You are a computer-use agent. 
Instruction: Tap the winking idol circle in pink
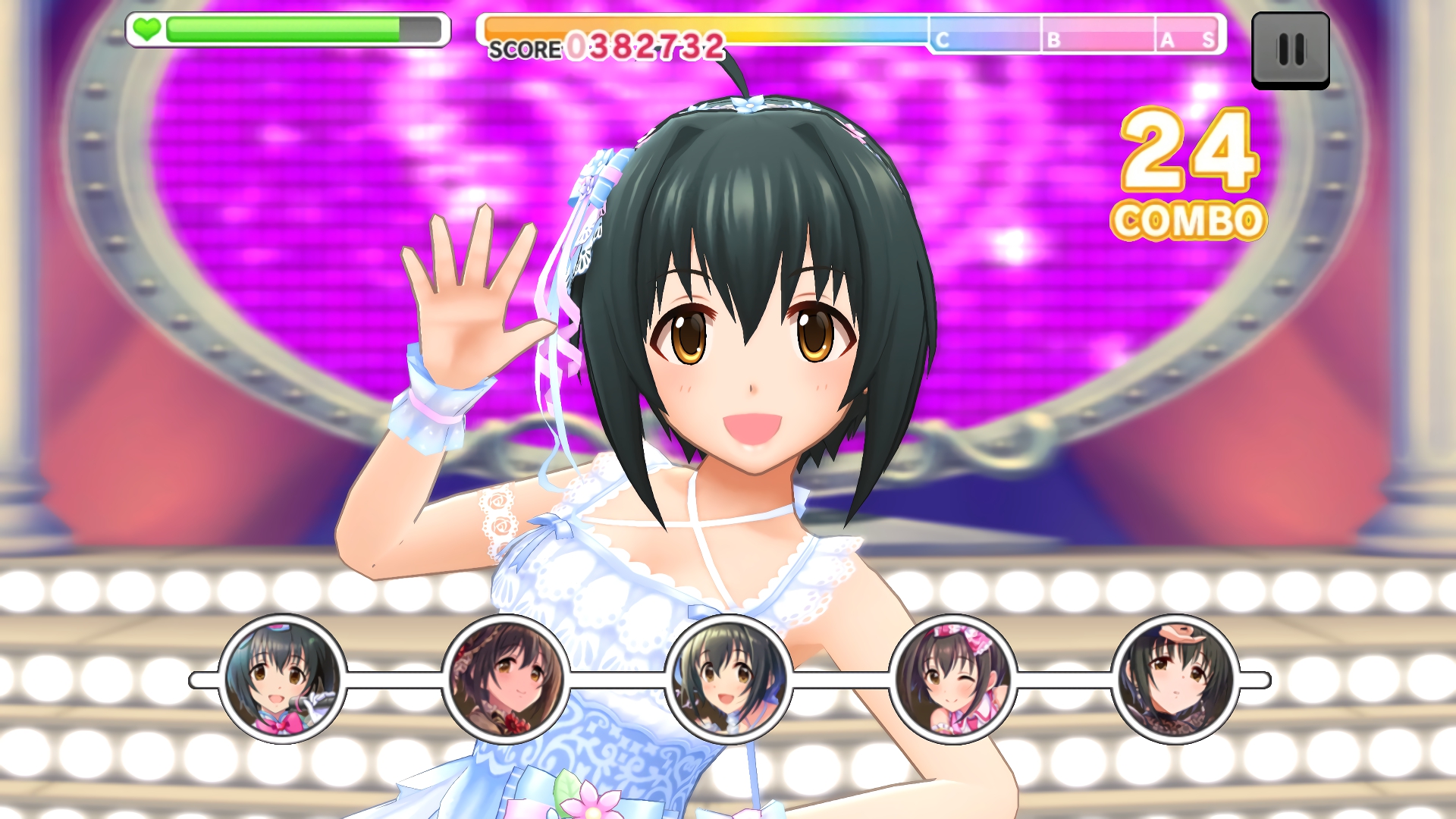click(x=952, y=679)
